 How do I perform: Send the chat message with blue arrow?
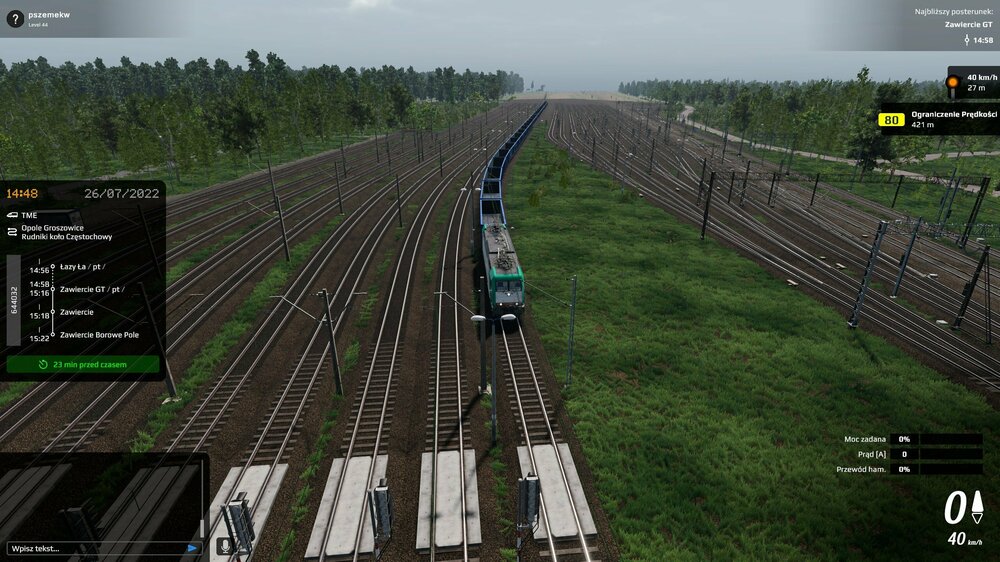(x=192, y=548)
